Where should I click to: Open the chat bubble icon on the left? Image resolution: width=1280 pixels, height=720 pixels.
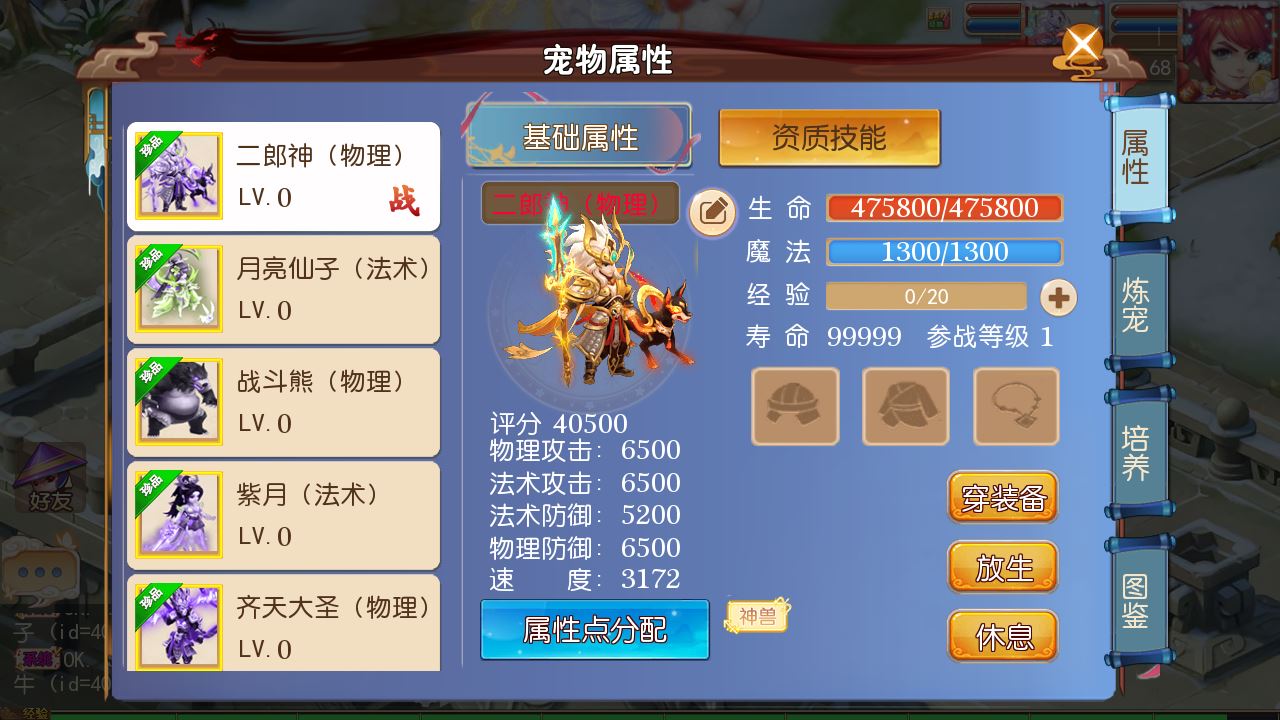point(40,568)
